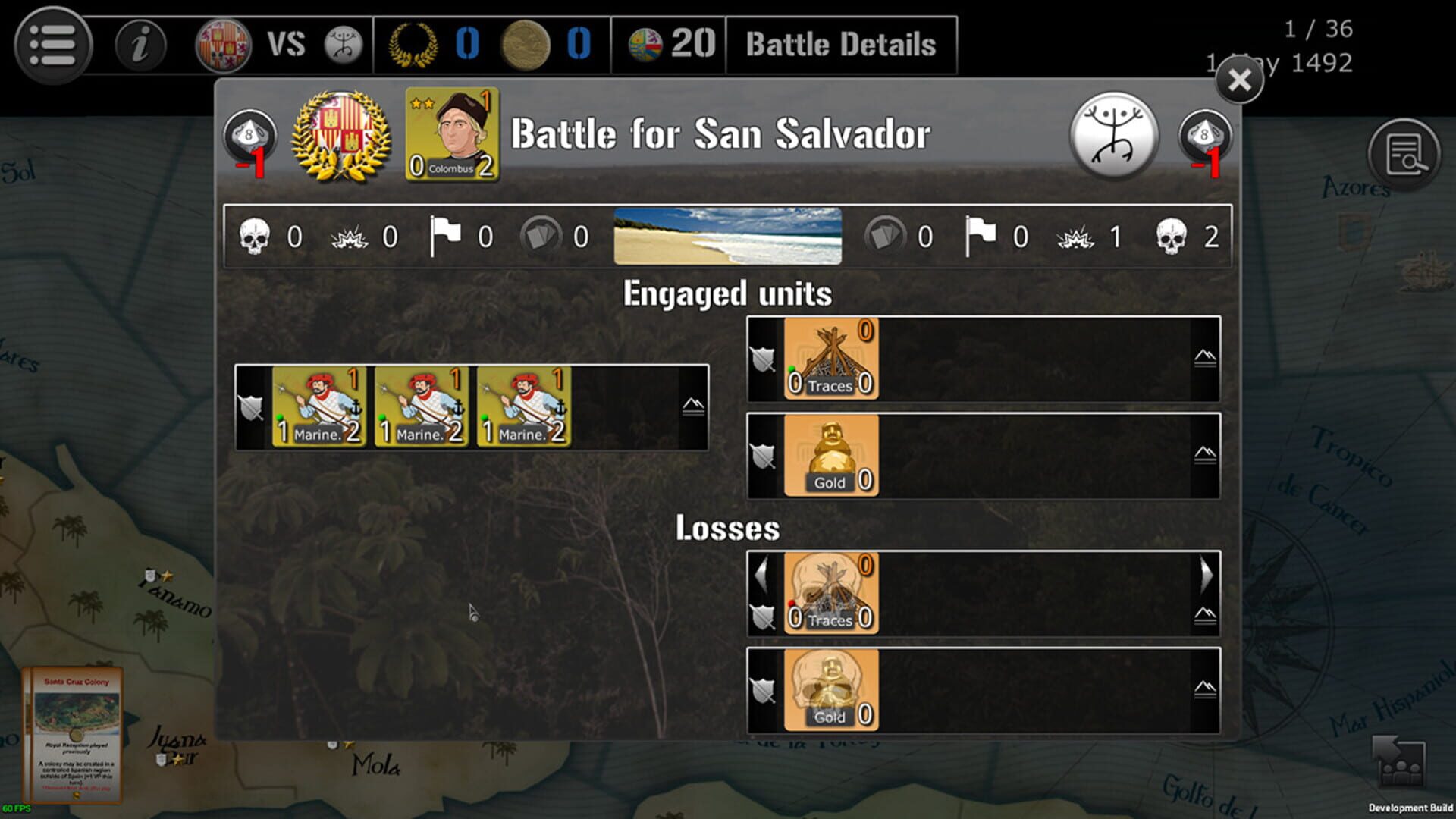The height and width of the screenshot is (819, 1456).
Task: Select Columbus's leader portrait
Action: [450, 135]
